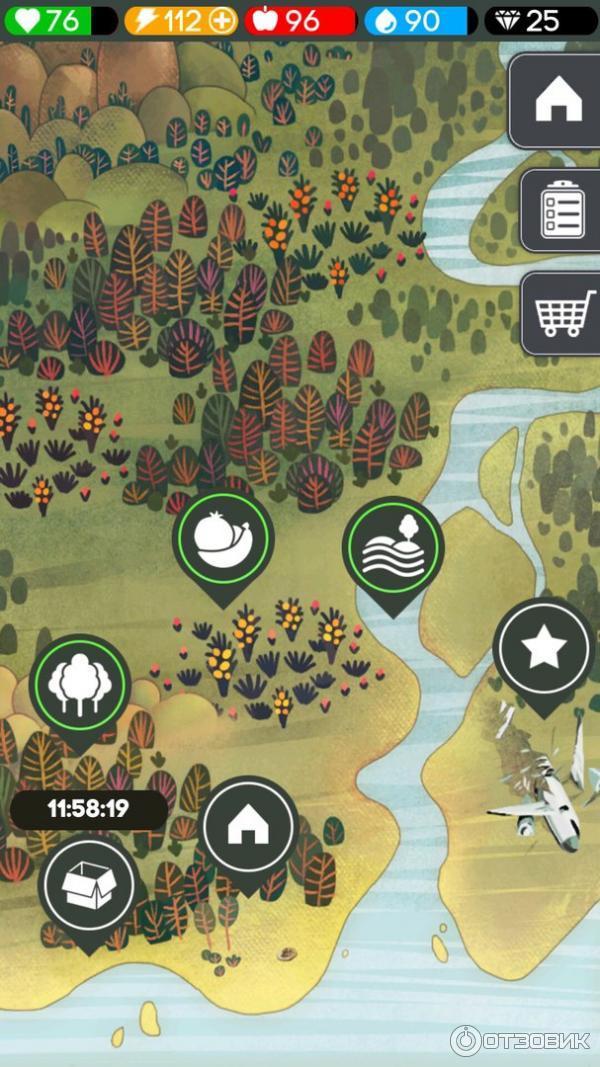The width and height of the screenshot is (600, 1067).
Task: Select the river and tree location marker
Action: pyautogui.click(x=392, y=547)
